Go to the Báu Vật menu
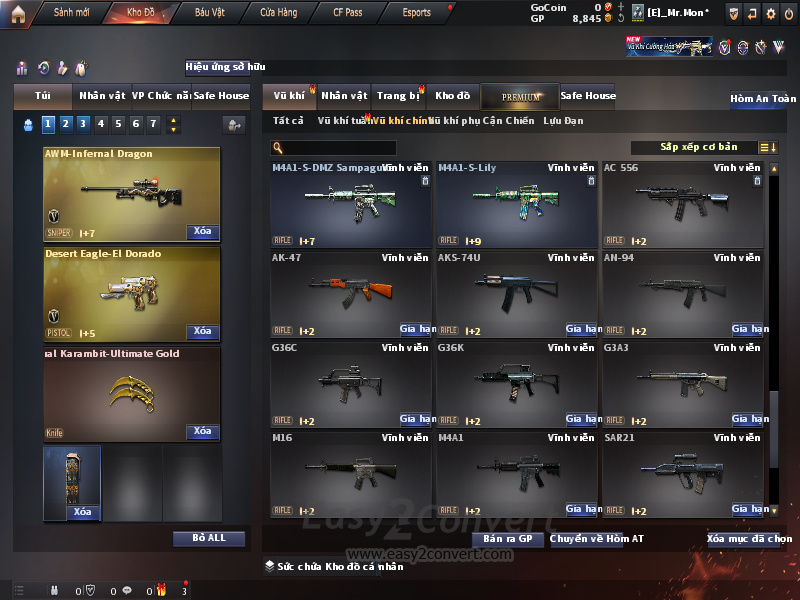Viewport: 800px width, 600px height. (x=210, y=13)
